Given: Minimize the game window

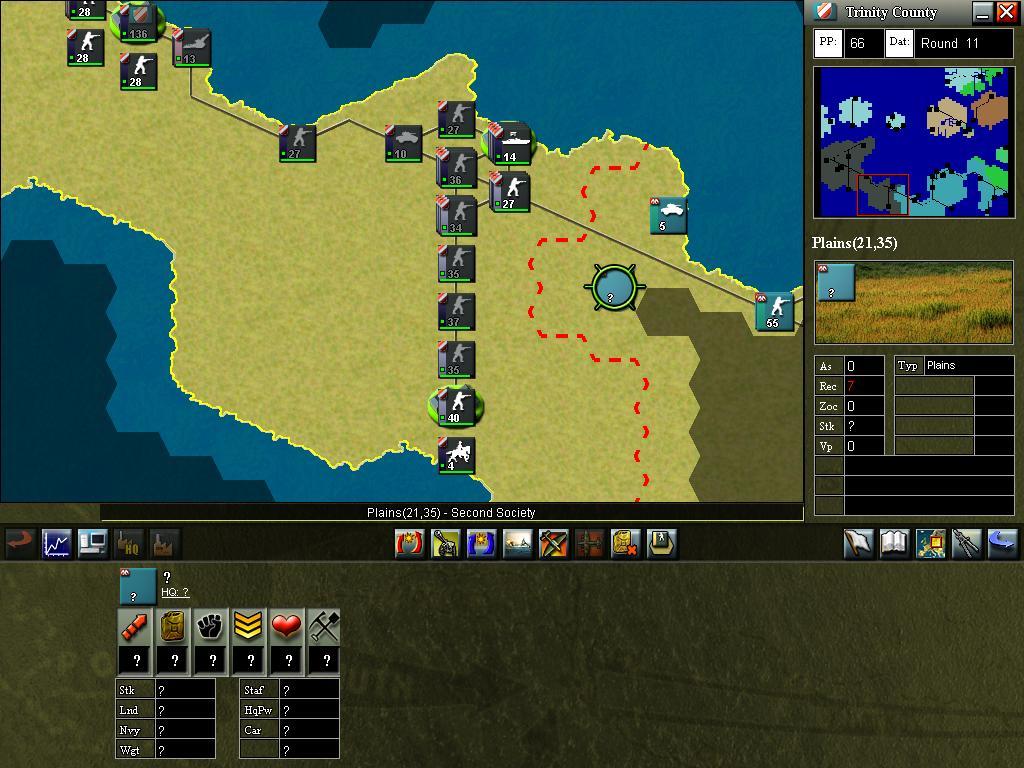Looking at the screenshot, I should (982, 12).
